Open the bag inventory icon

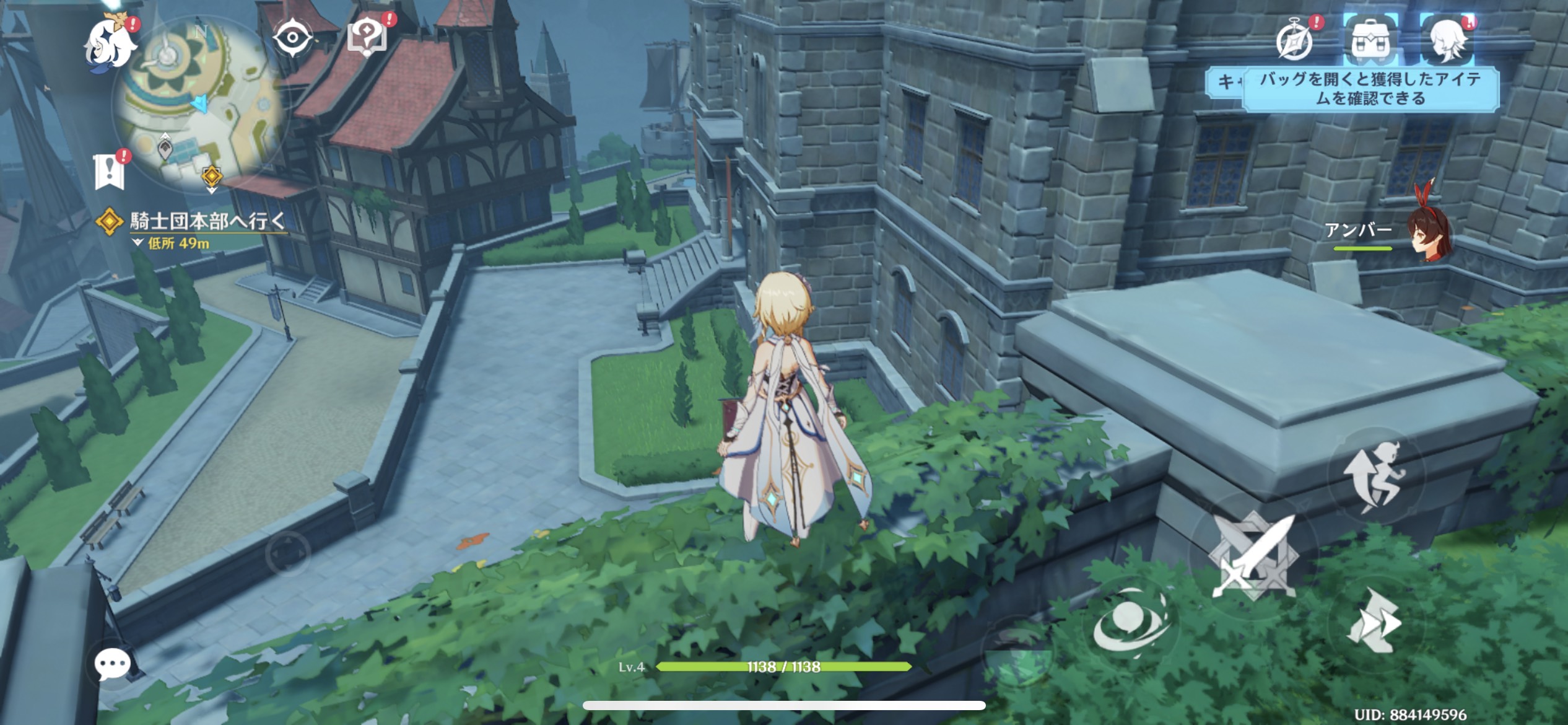[1370, 41]
